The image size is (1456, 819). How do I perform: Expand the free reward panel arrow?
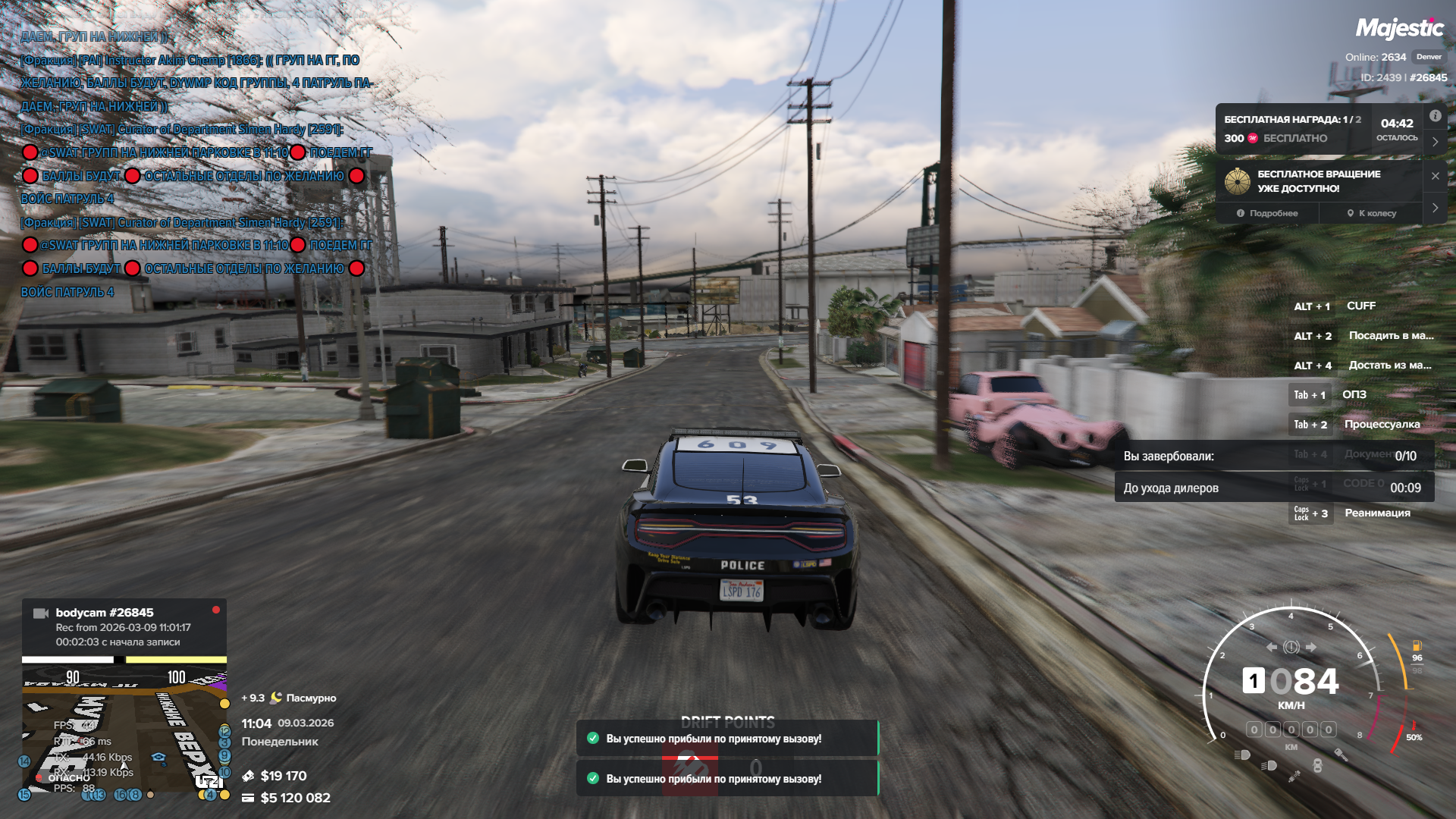click(1435, 142)
